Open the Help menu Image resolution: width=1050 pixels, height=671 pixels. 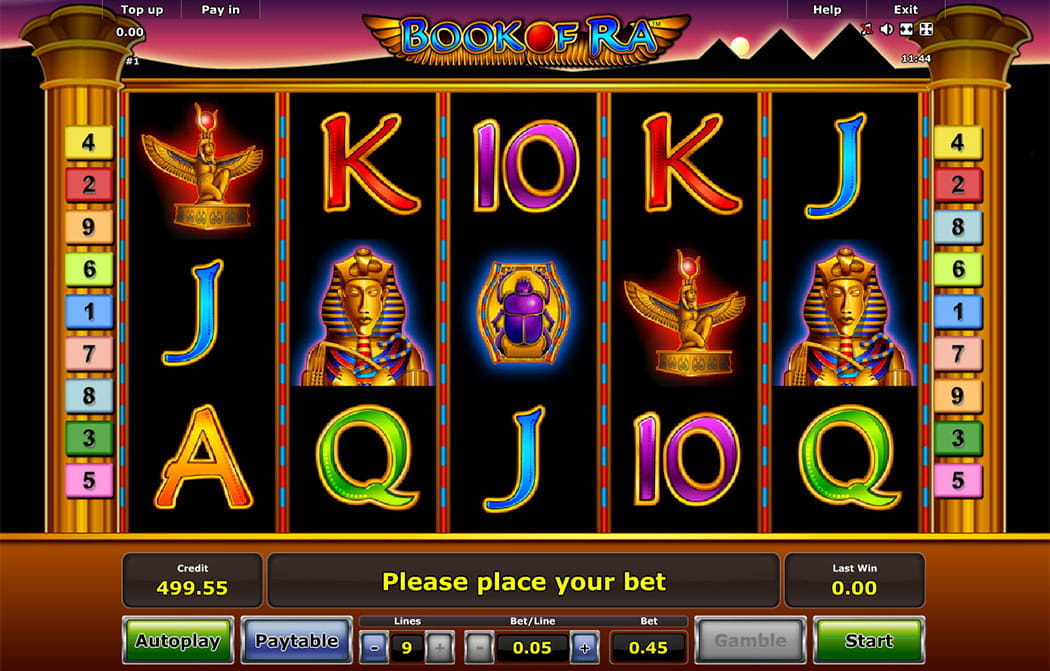[x=827, y=10]
